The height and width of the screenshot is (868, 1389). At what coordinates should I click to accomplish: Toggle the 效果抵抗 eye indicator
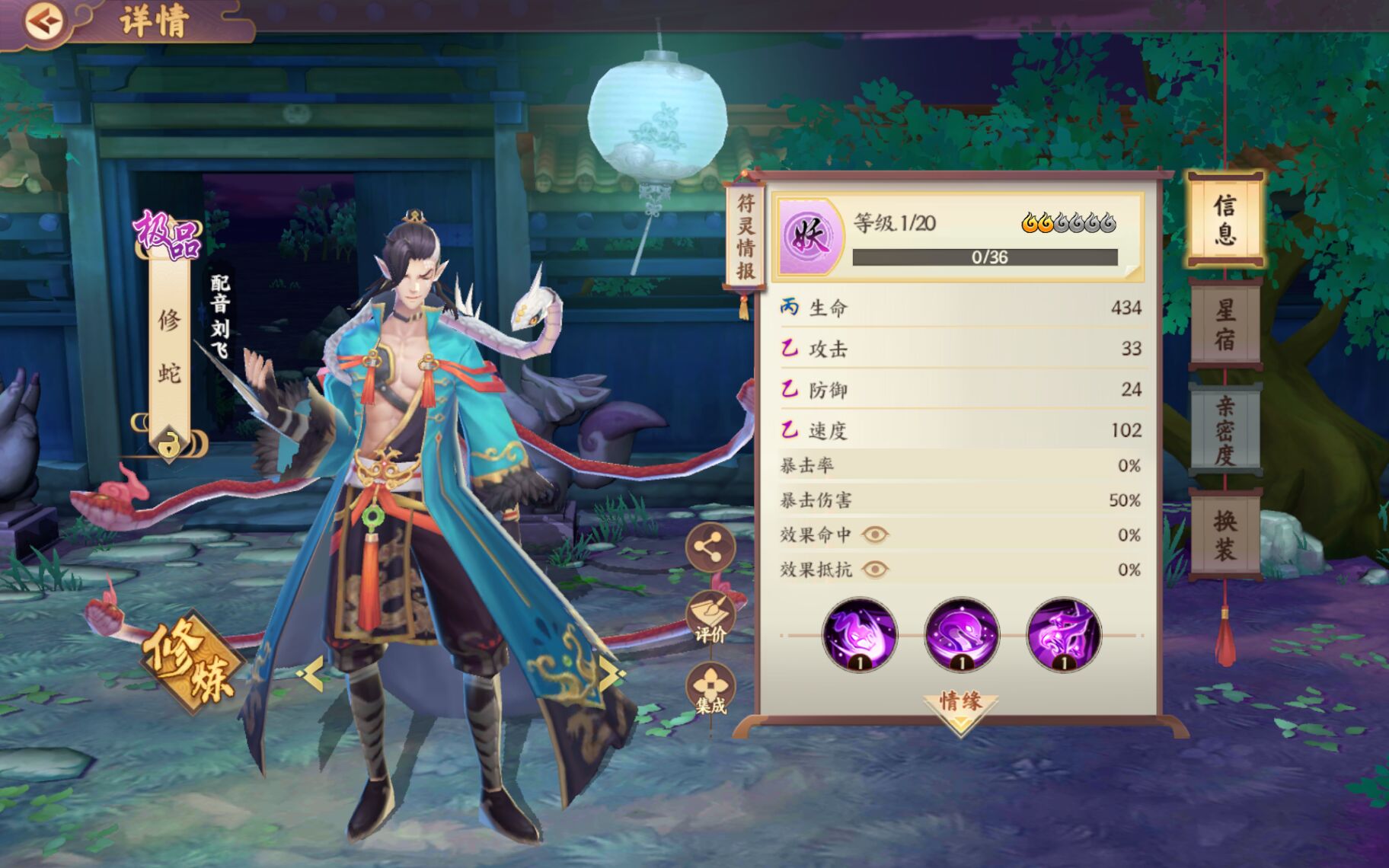[x=874, y=569]
